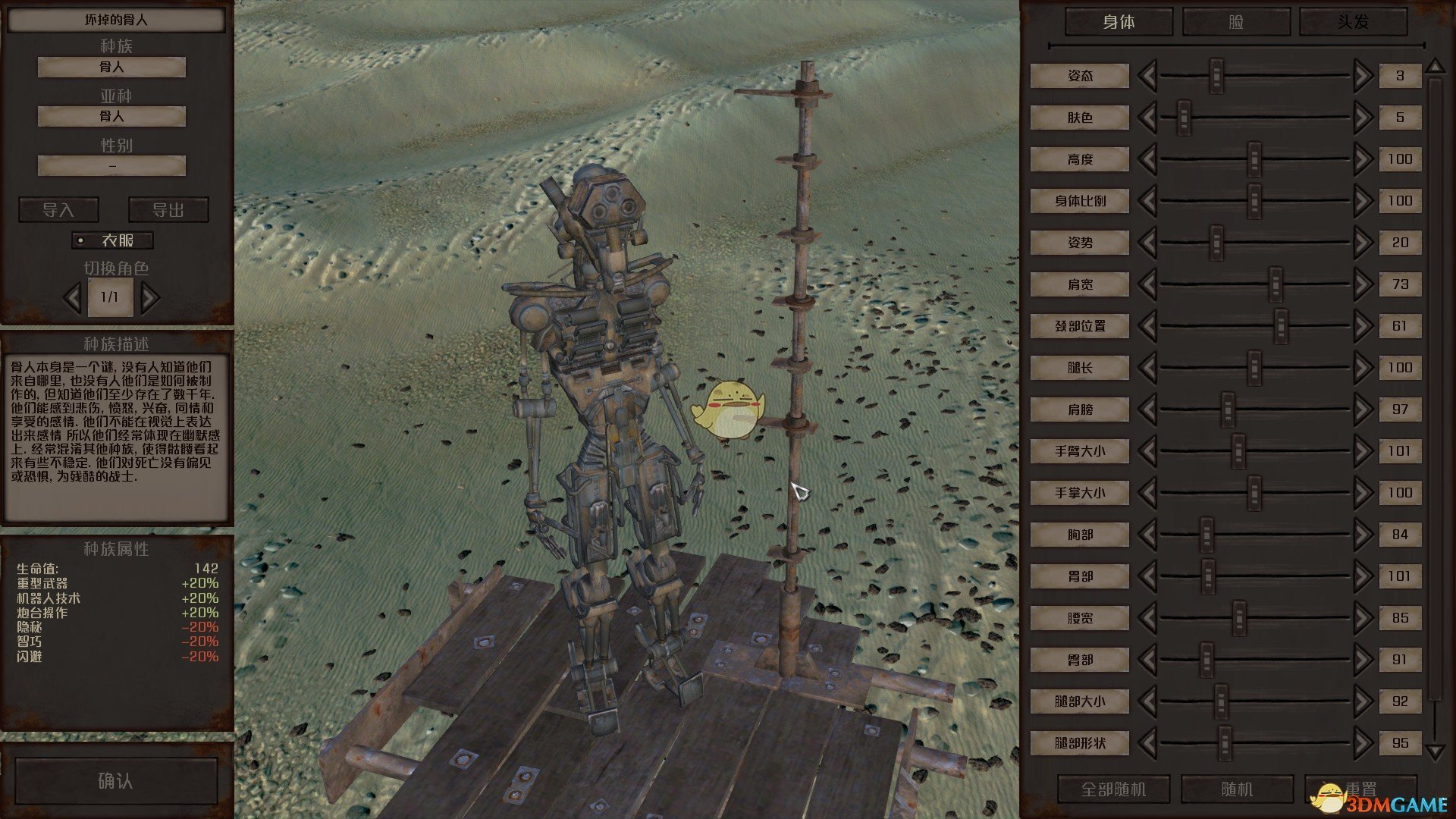Open the 种族 race selector showing 骨人
The height and width of the screenshot is (819, 1456).
pos(111,67)
